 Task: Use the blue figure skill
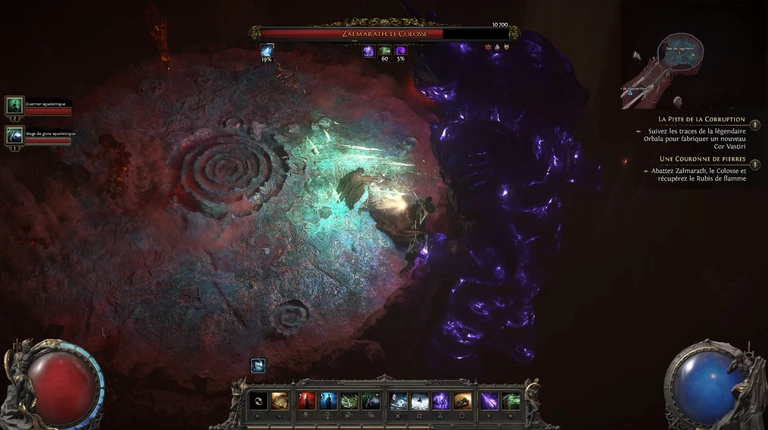[328, 401]
